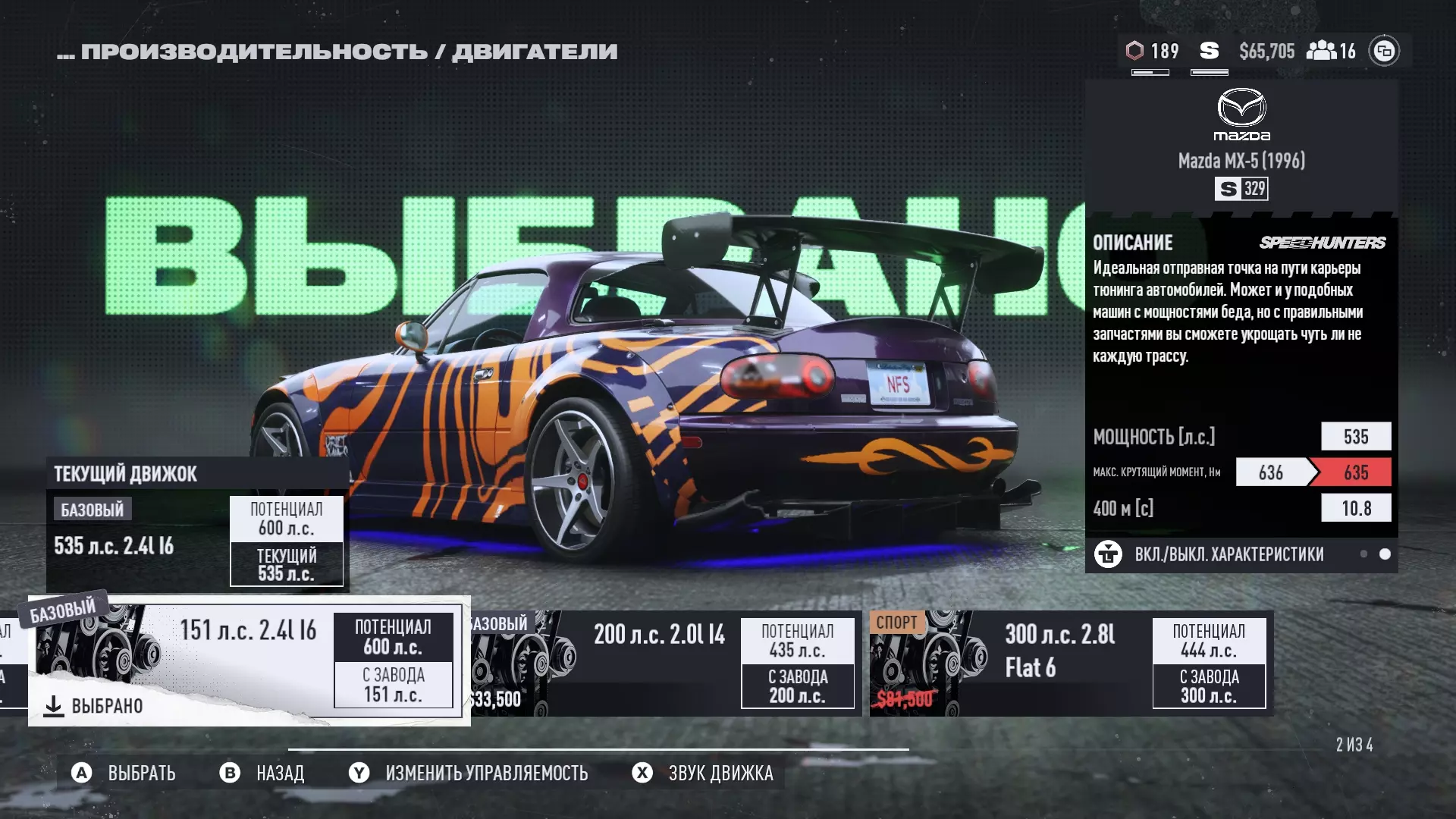Toggle the ВКЛ./ВЫКЛ. ХАРАКТЕРИСТИКИ stats panel

pos(1228,554)
